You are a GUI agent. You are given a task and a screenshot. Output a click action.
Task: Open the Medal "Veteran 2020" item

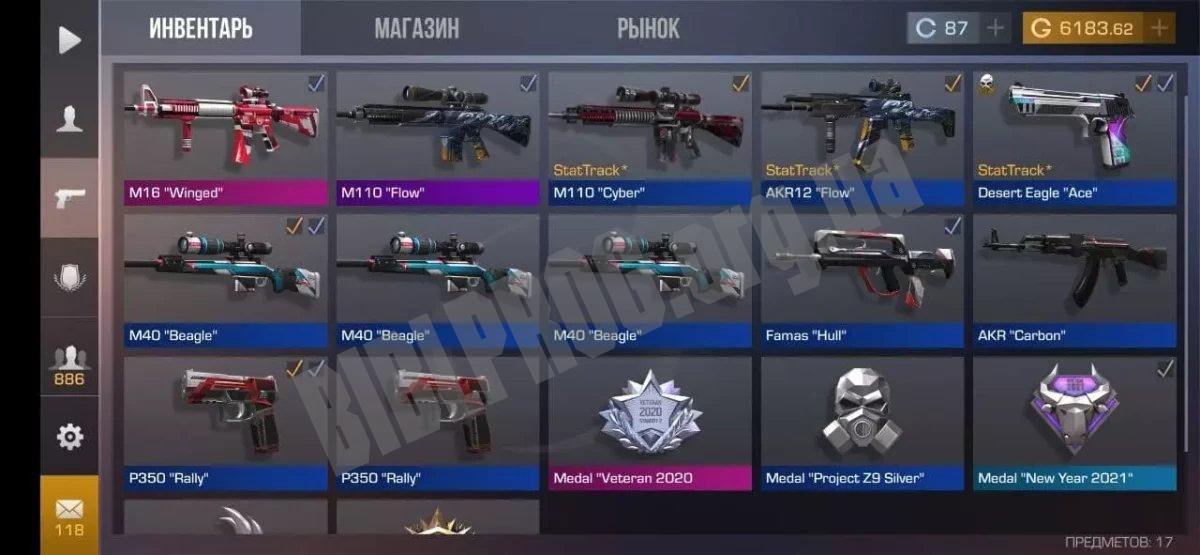click(x=650, y=423)
